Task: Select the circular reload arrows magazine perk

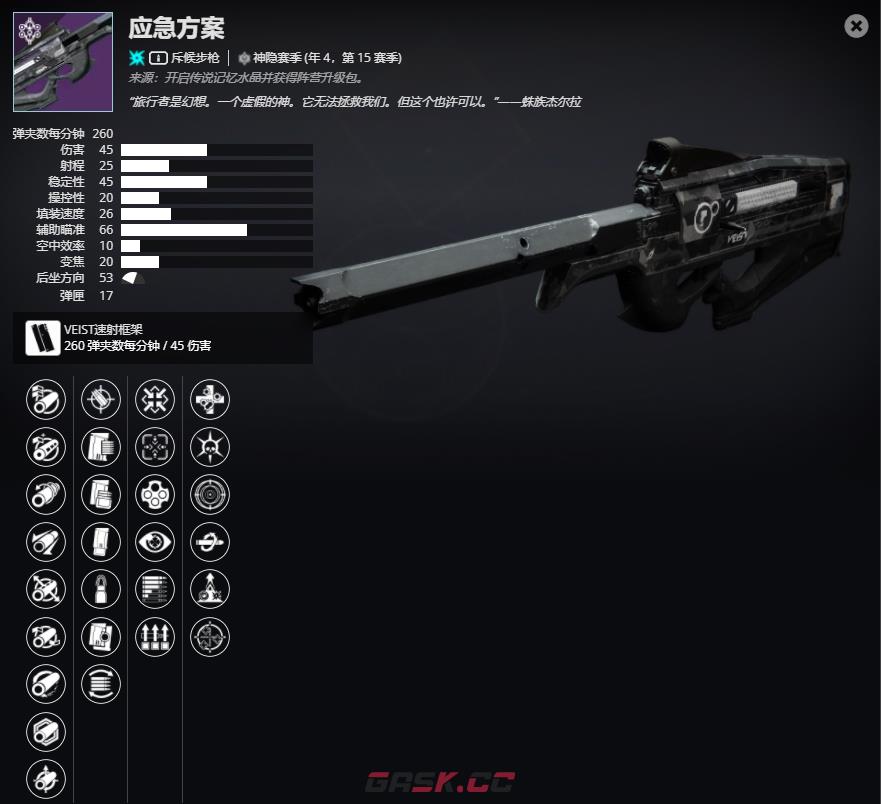Action: [x=100, y=682]
